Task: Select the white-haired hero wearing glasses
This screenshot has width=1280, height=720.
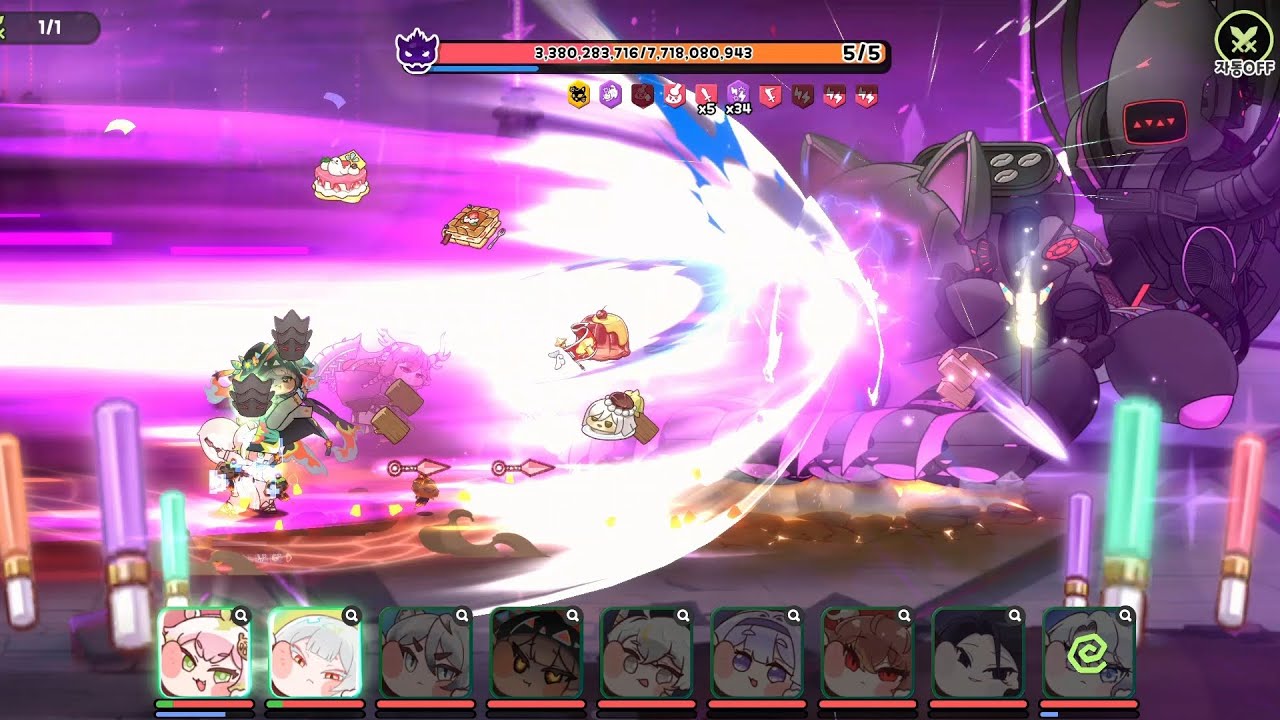Action: (x=646, y=654)
